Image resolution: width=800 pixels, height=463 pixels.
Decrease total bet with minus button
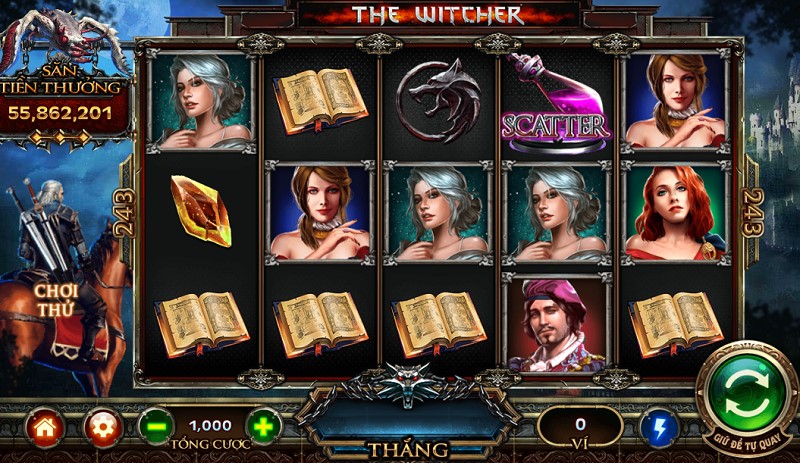[156, 428]
